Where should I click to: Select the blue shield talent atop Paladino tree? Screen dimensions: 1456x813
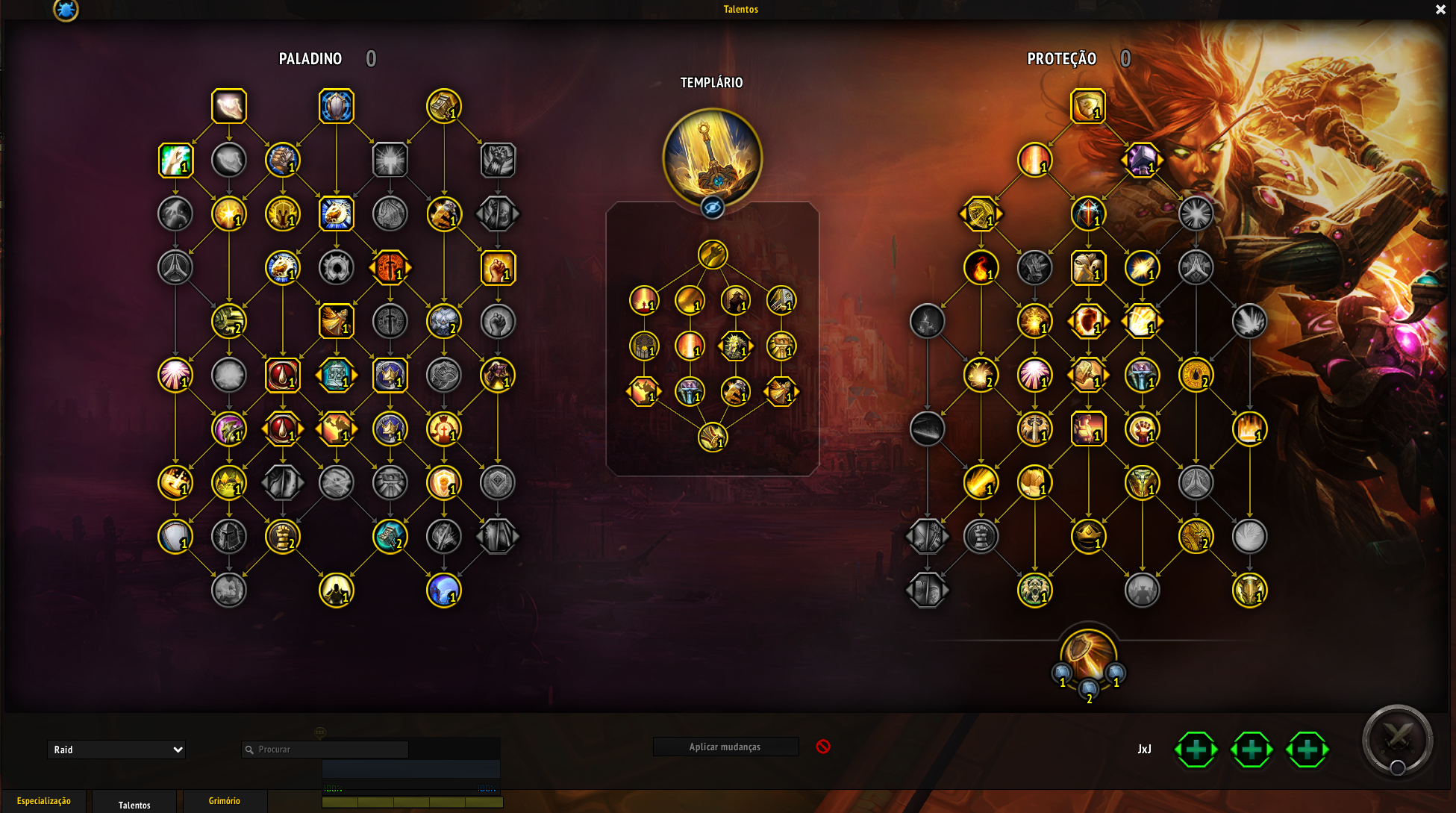[x=337, y=107]
